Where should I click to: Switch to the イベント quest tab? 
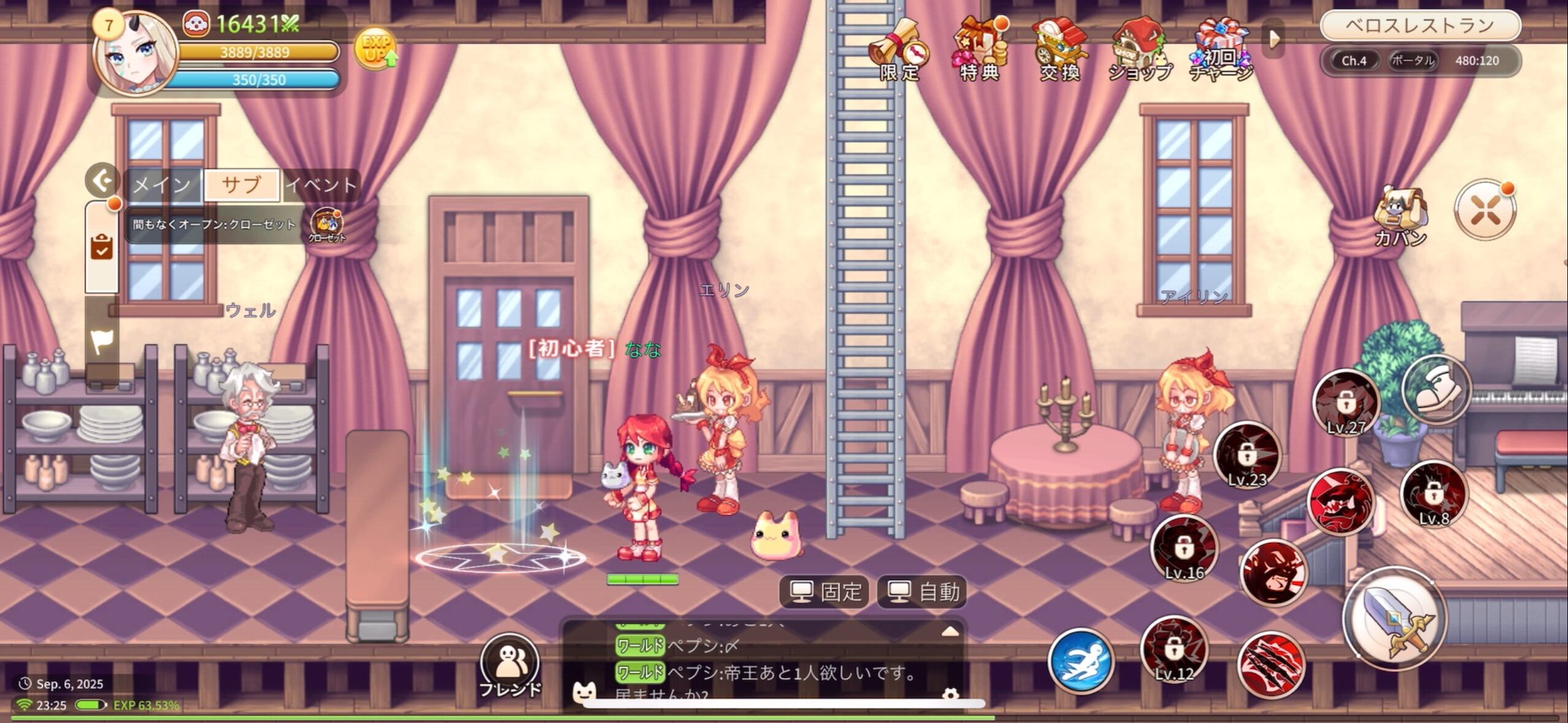(321, 185)
